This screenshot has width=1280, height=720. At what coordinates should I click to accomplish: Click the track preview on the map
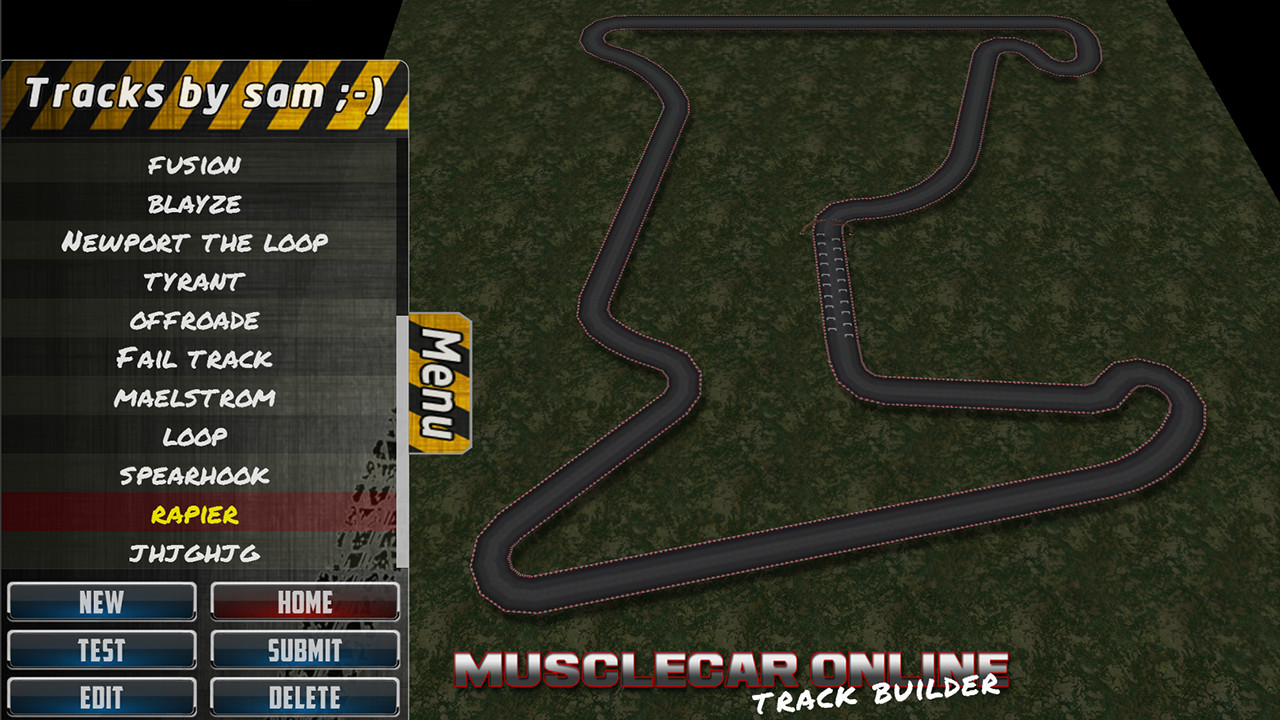(x=850, y=350)
